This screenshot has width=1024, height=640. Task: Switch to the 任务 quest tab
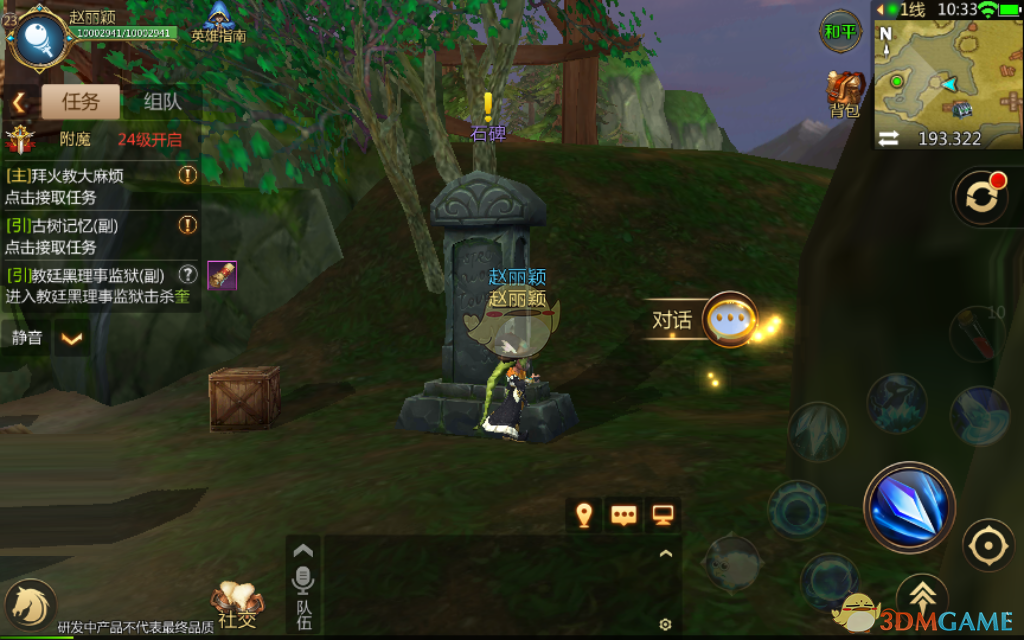(x=80, y=101)
